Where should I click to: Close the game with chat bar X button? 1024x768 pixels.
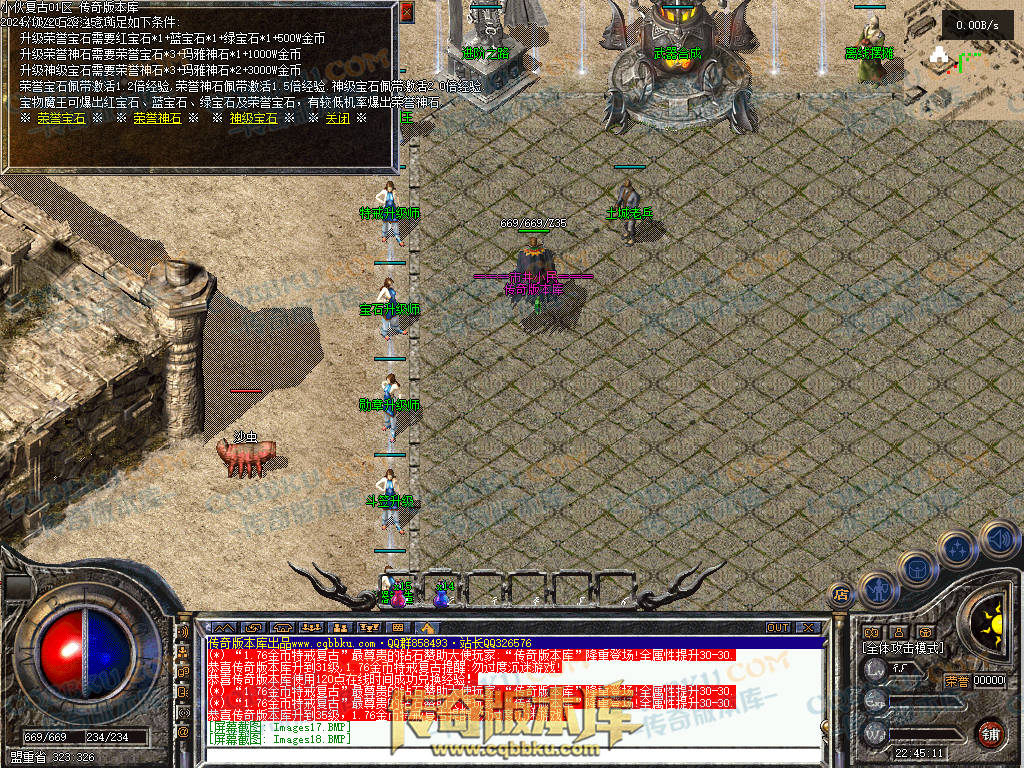[x=806, y=628]
